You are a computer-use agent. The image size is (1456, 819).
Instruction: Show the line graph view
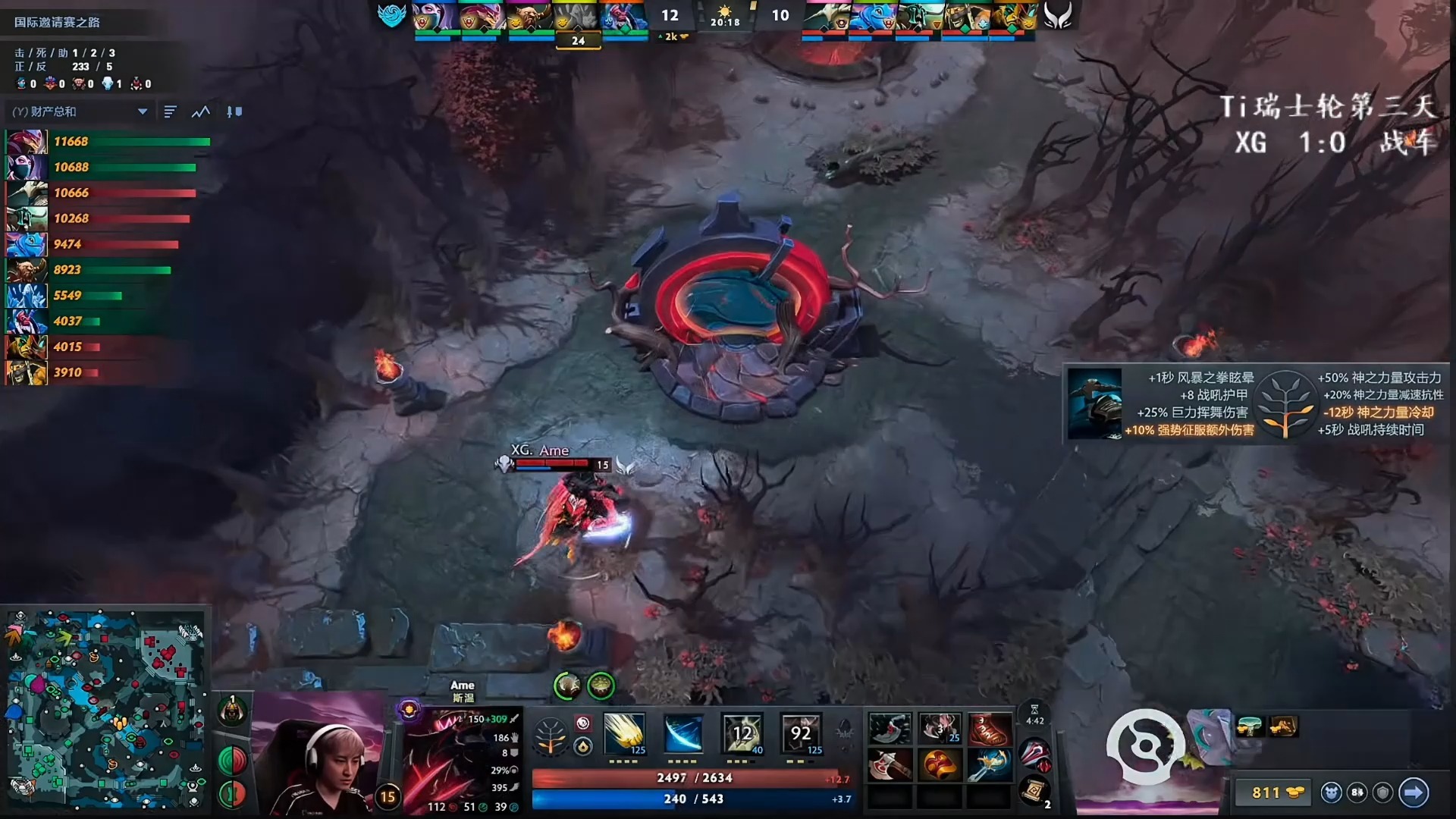[201, 111]
